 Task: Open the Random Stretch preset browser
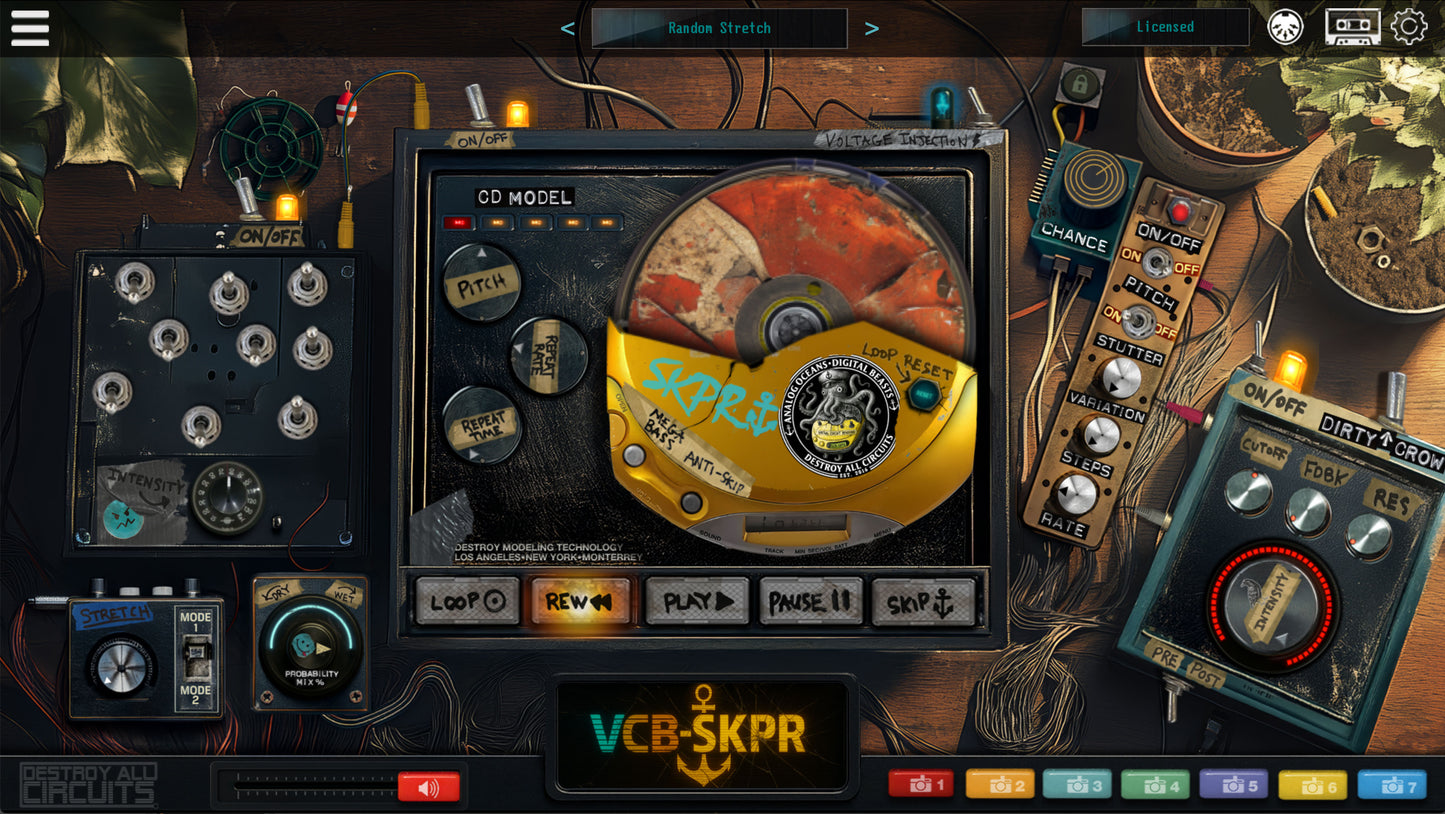(719, 27)
